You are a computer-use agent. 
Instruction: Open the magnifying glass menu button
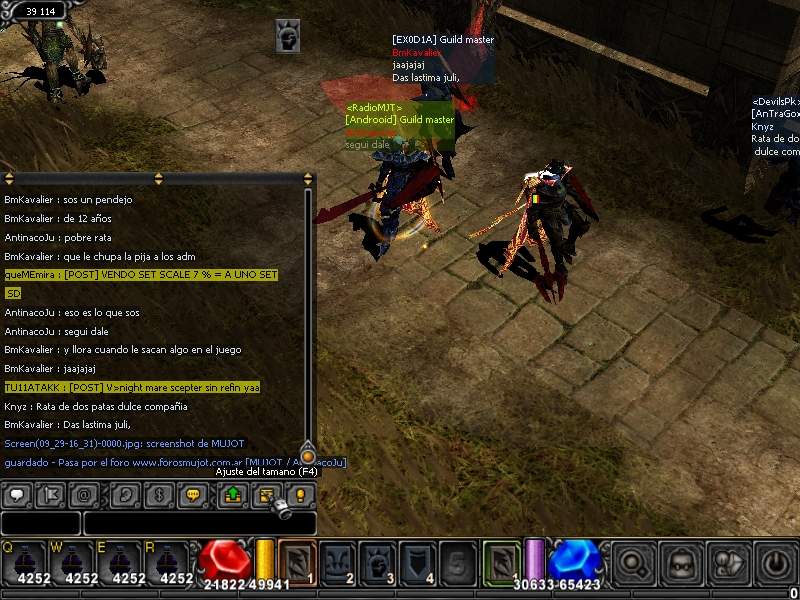coord(633,563)
